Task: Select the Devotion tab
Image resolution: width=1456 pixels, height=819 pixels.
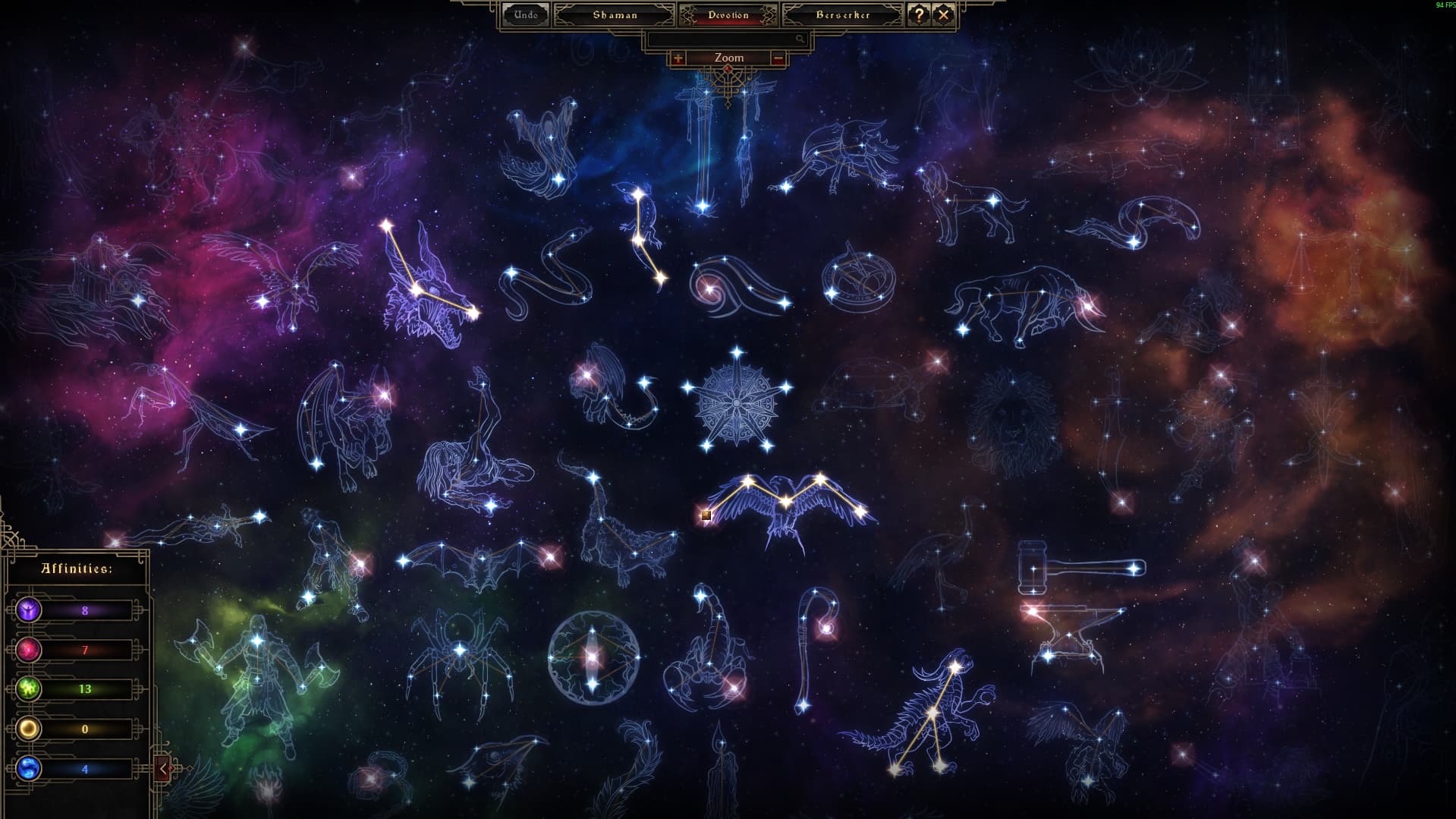Action: coord(728,14)
